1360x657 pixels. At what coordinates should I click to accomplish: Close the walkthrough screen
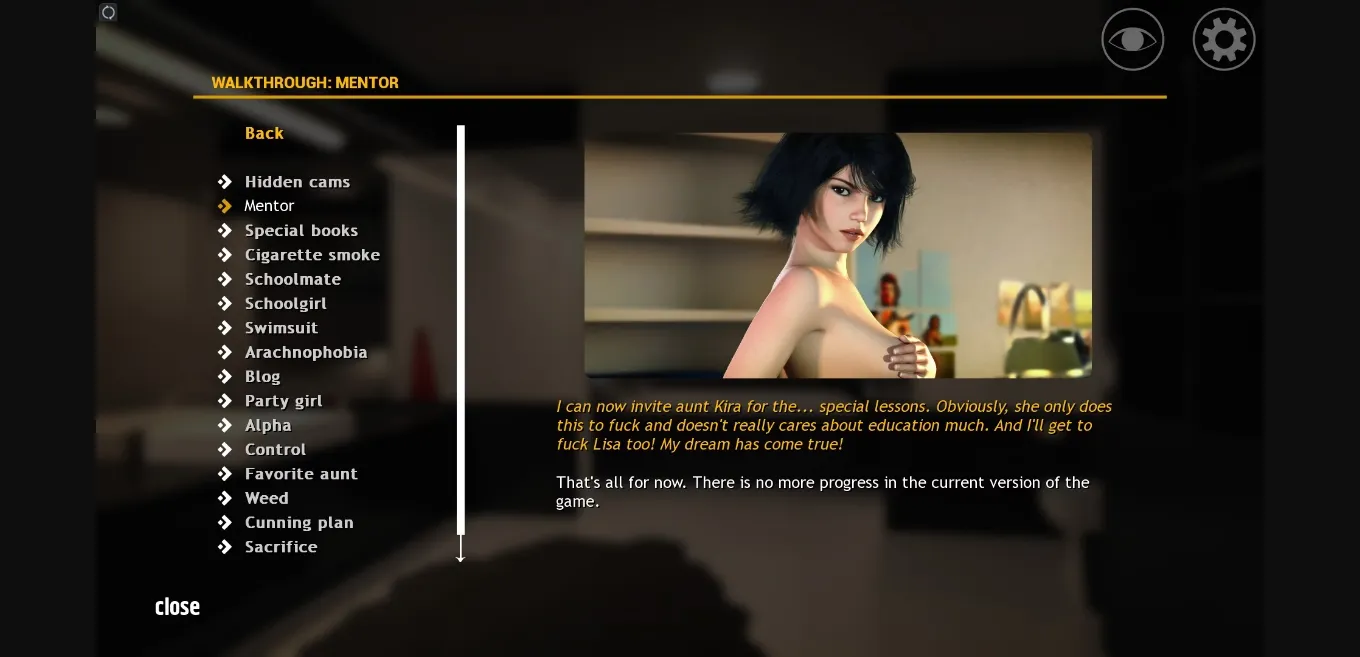point(177,607)
